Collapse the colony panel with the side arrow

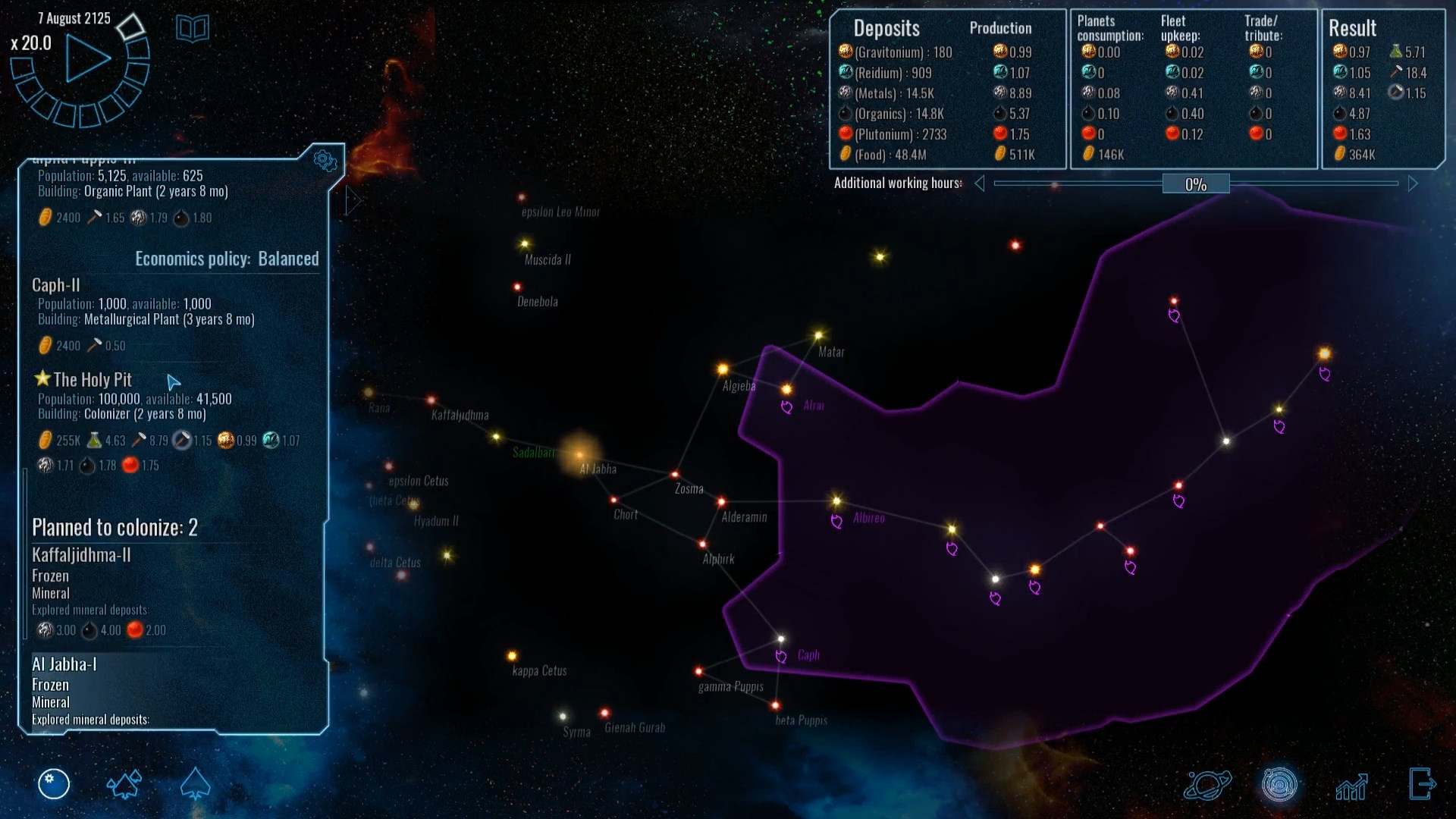(352, 201)
